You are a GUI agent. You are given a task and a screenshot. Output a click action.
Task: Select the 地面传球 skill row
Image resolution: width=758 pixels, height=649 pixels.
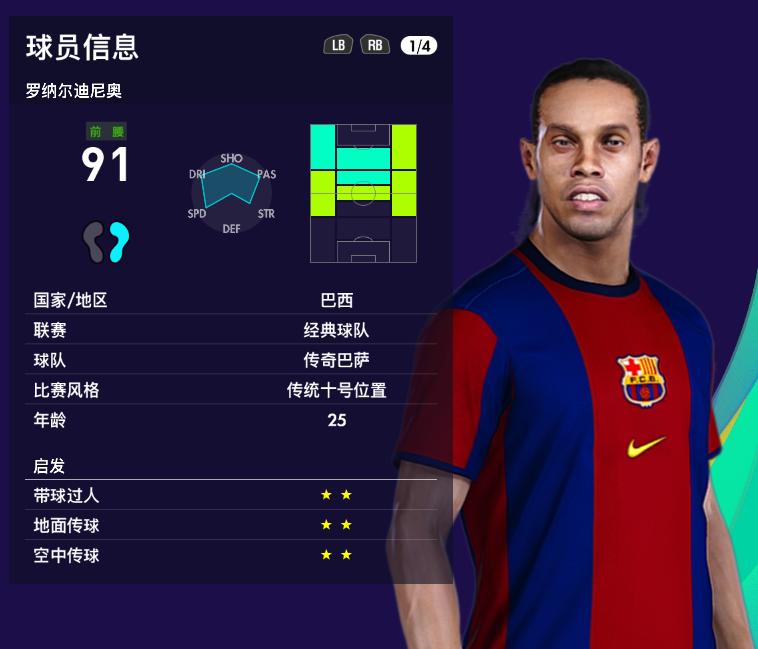click(232, 525)
